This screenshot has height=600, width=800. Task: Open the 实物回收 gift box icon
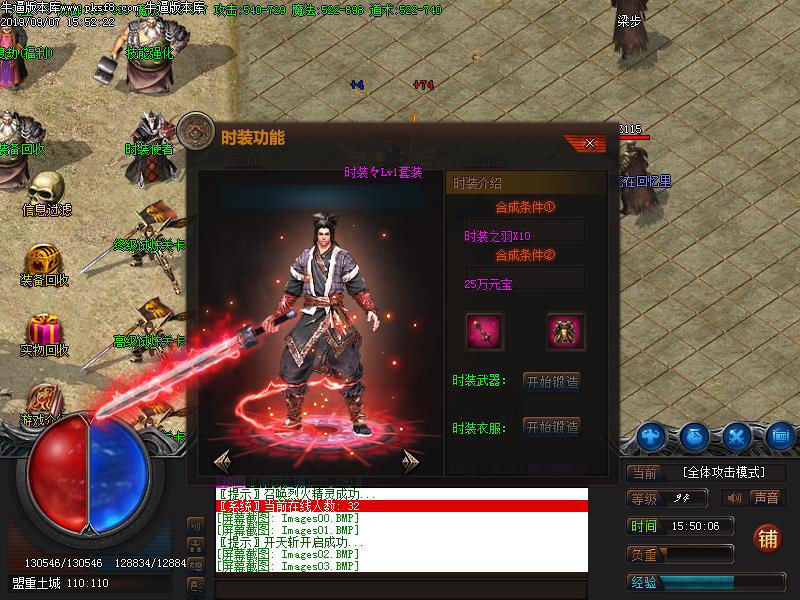(45, 330)
